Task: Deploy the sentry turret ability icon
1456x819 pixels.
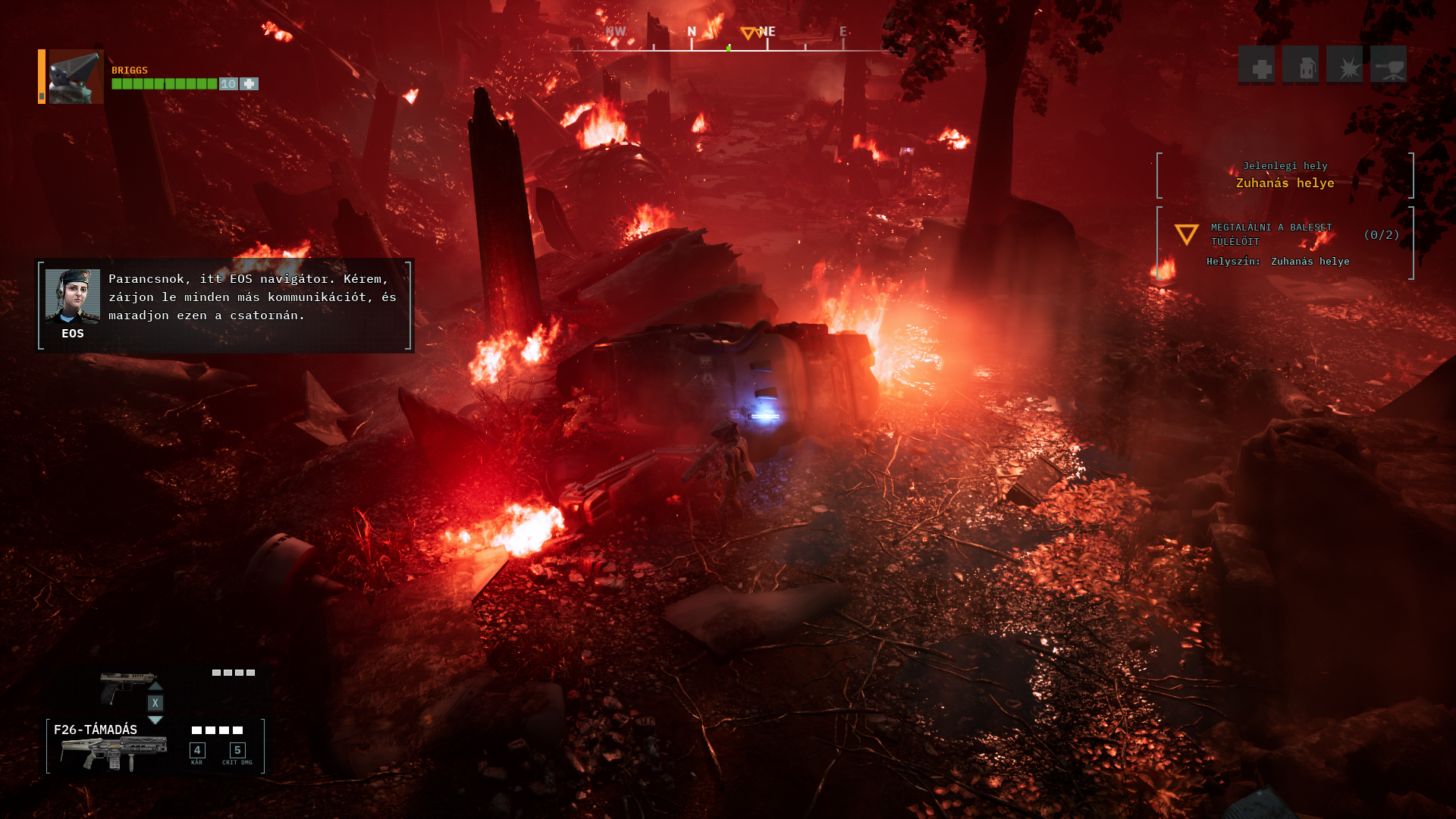Action: 1389,65
